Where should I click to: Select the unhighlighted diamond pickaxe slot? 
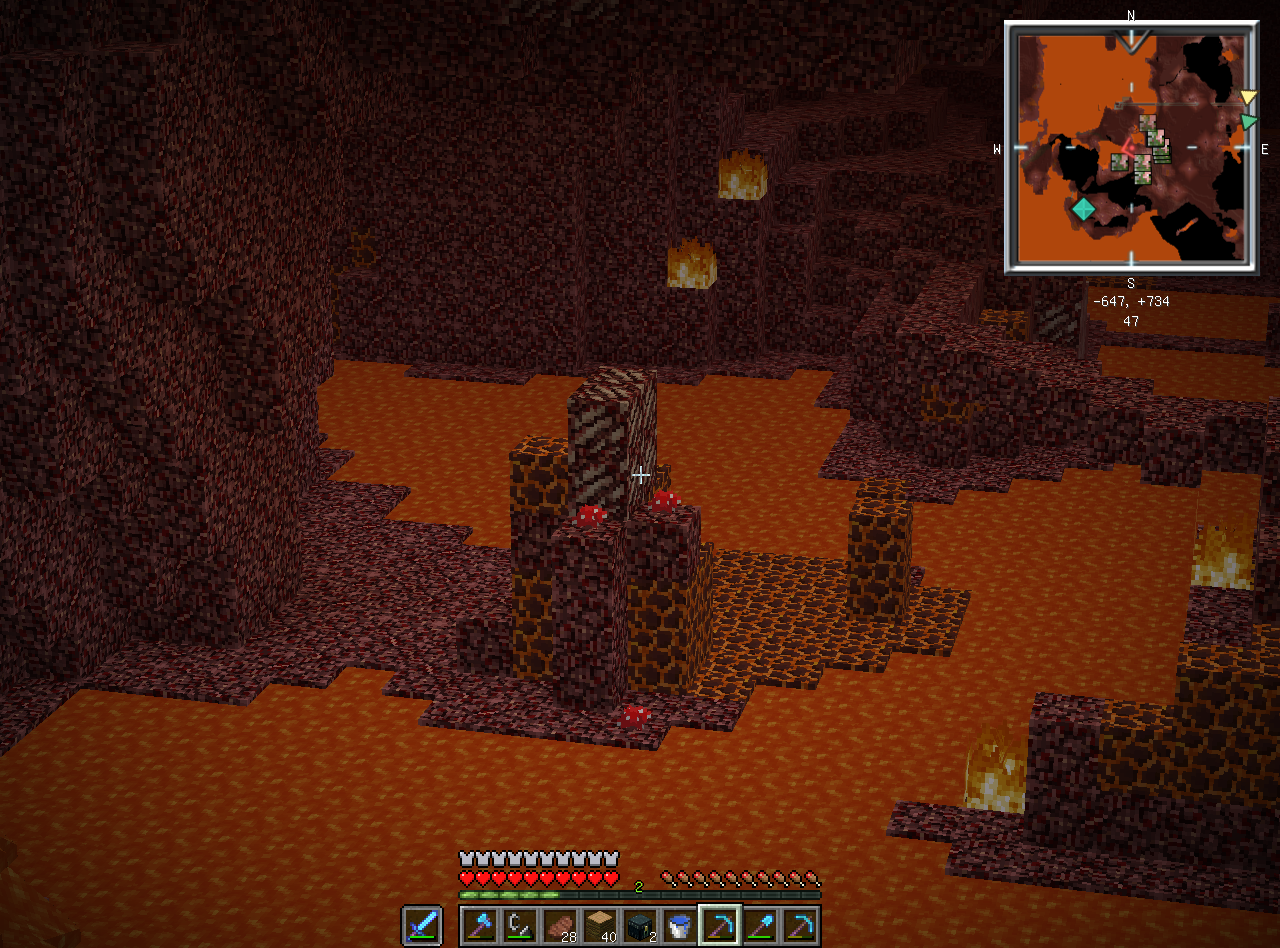(801, 925)
